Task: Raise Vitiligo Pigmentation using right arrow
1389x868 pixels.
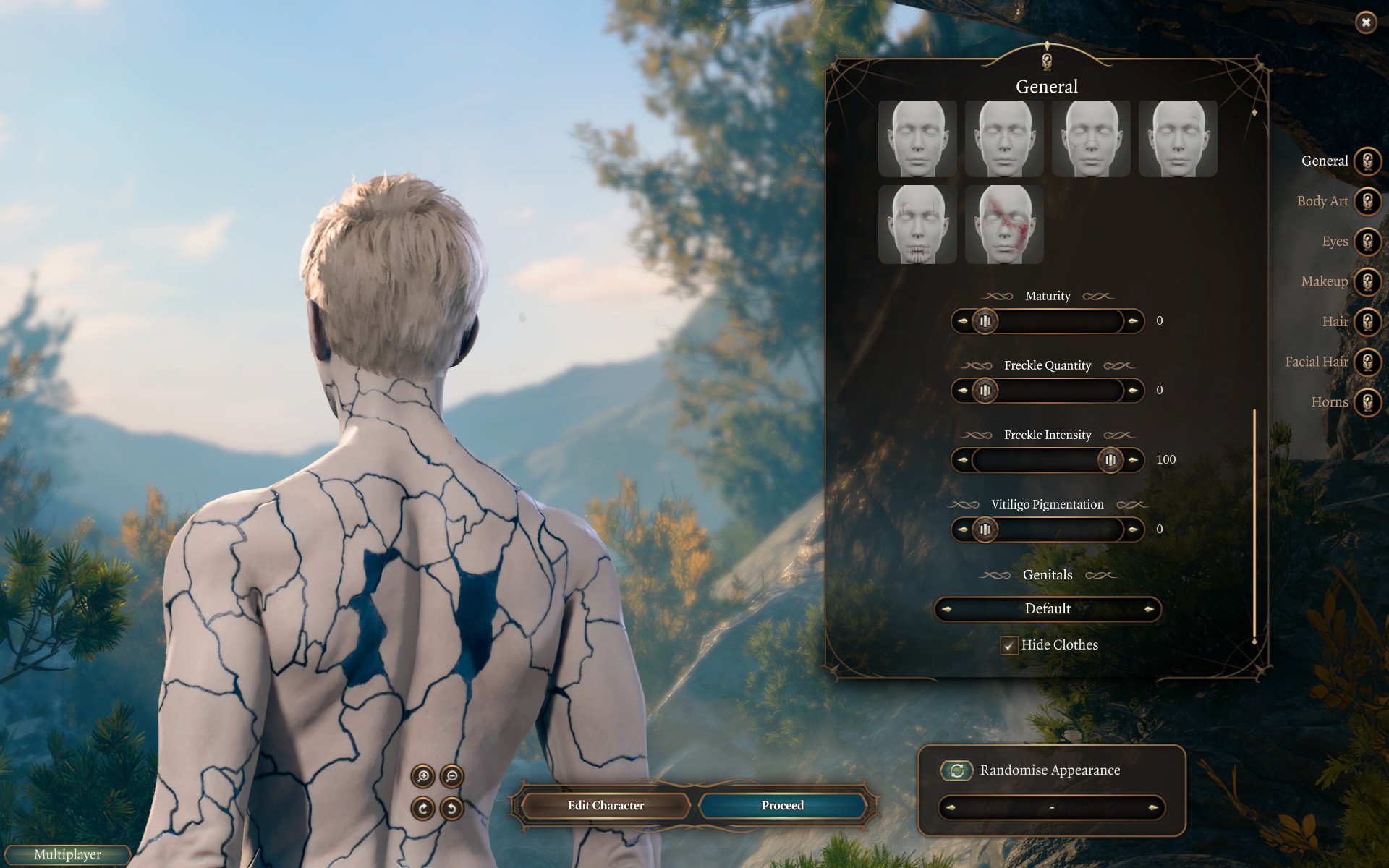Action: coord(1133,529)
